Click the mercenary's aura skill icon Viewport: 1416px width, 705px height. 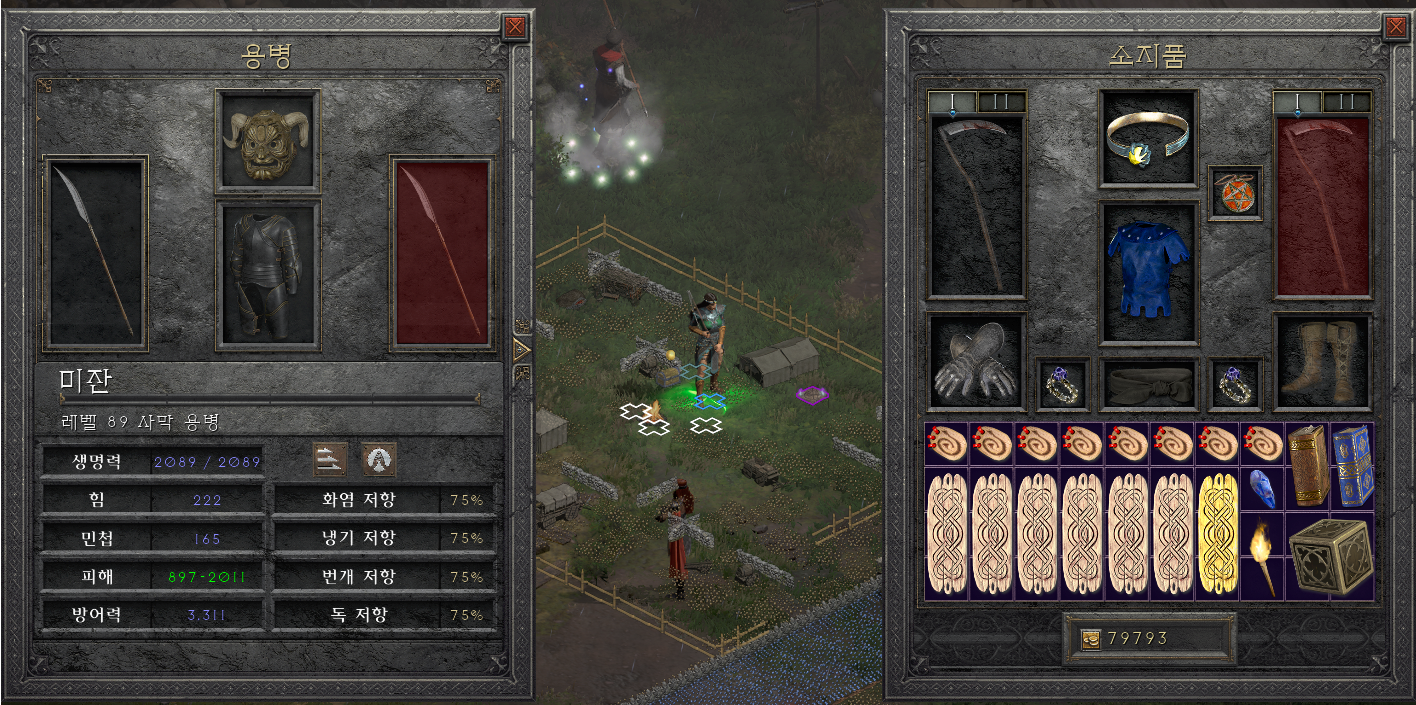[379, 459]
